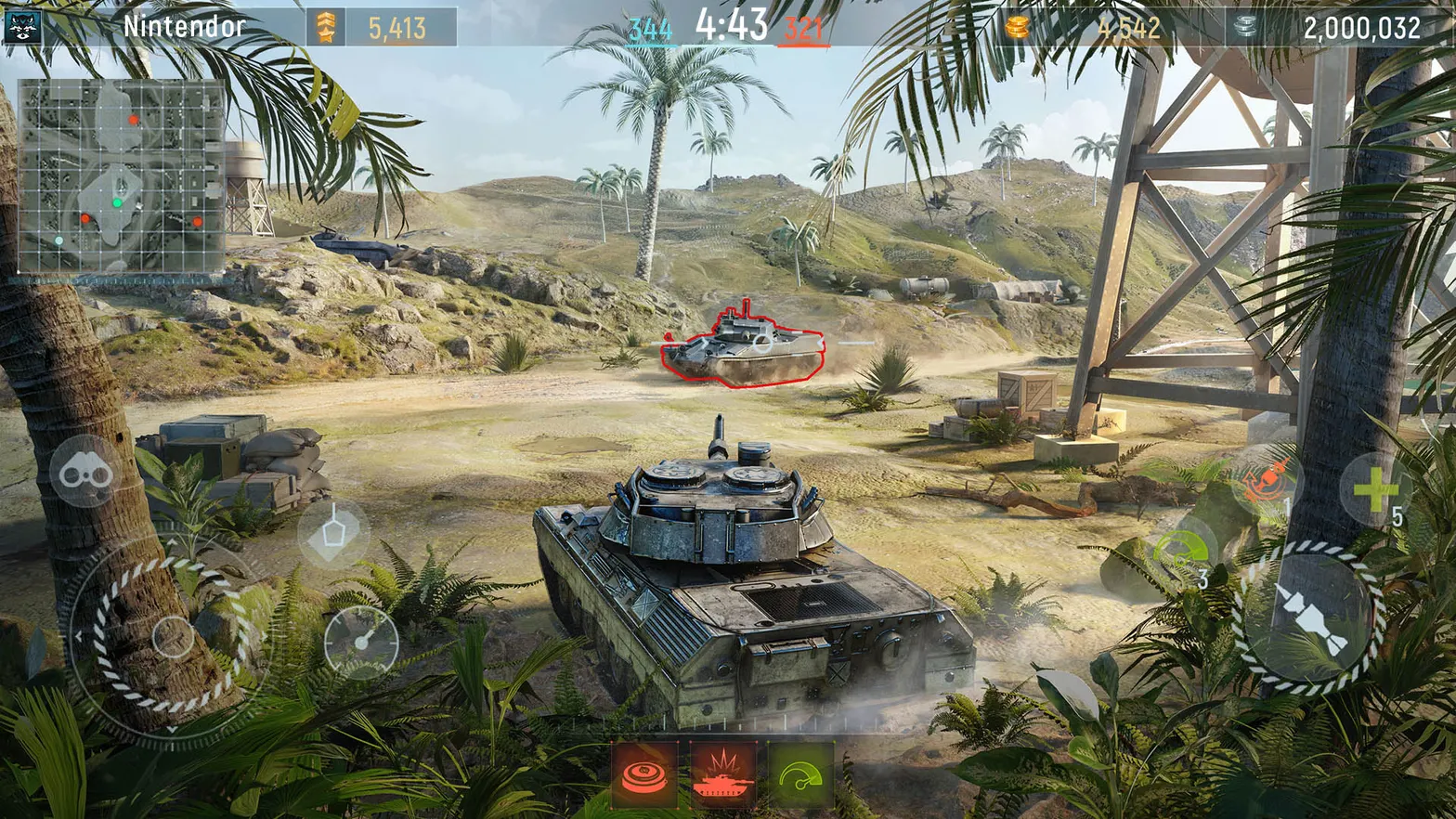Open the minimap overview
The image size is (1456, 819).
pyautogui.click(x=123, y=176)
